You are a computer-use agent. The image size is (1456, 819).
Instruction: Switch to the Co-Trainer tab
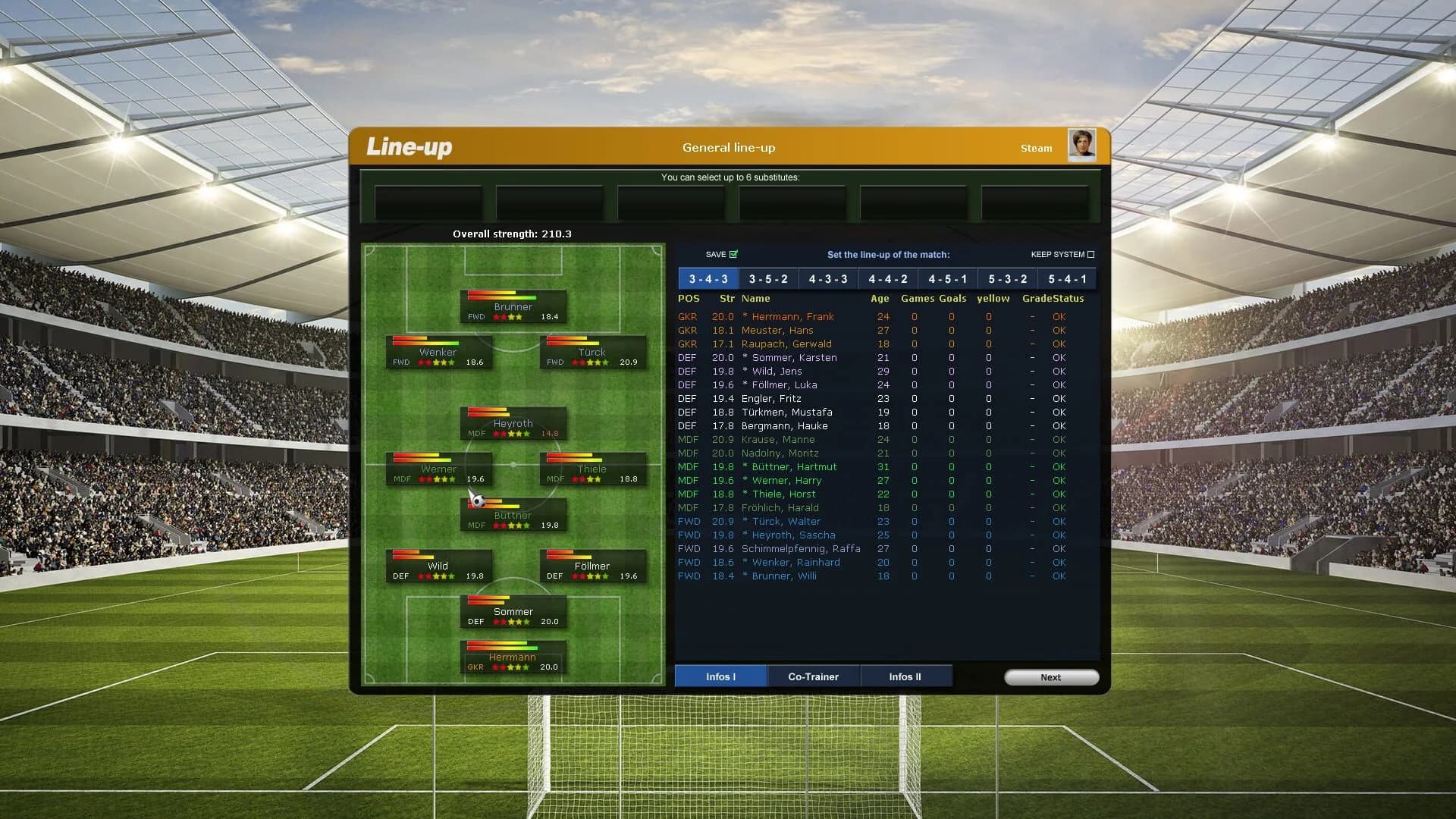(813, 676)
